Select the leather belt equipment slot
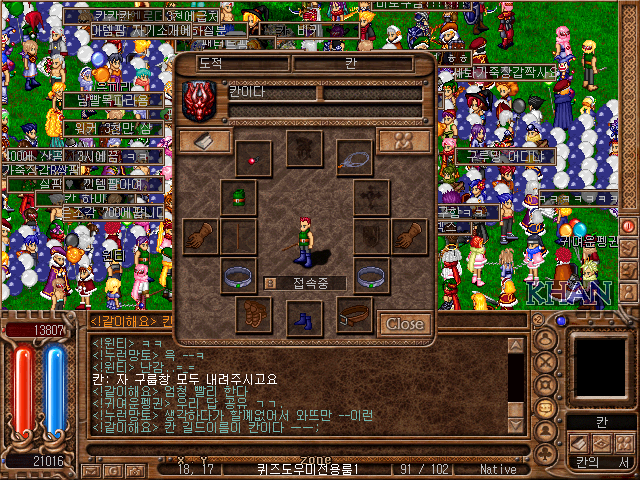640x480 pixels. click(354, 316)
